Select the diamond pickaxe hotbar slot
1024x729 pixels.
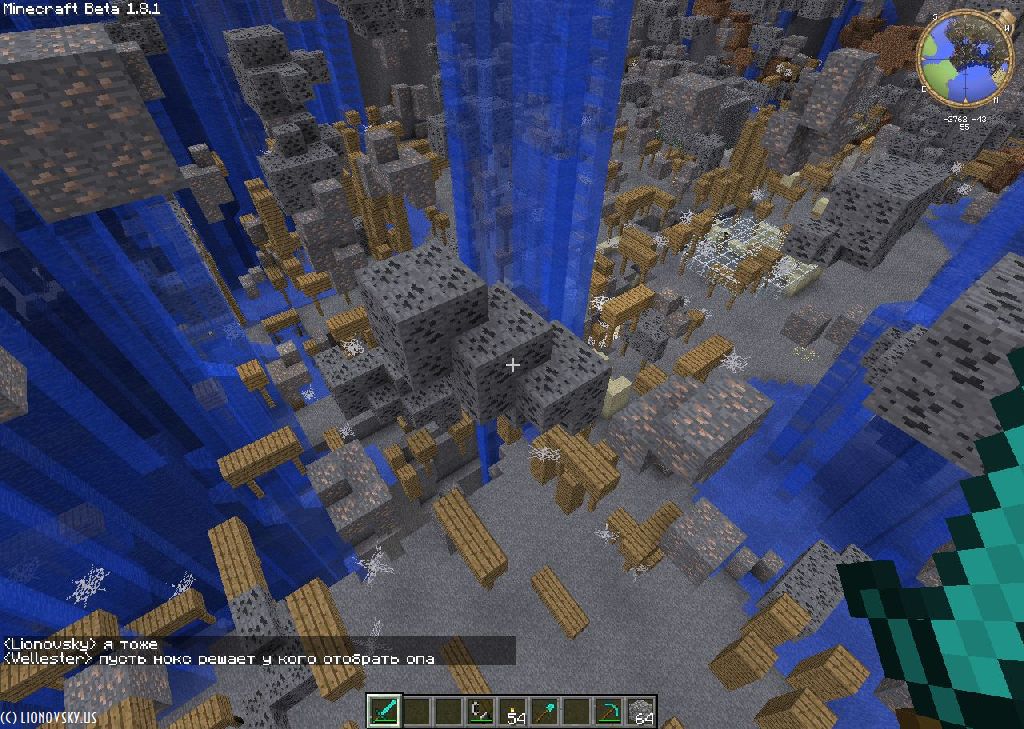(609, 712)
